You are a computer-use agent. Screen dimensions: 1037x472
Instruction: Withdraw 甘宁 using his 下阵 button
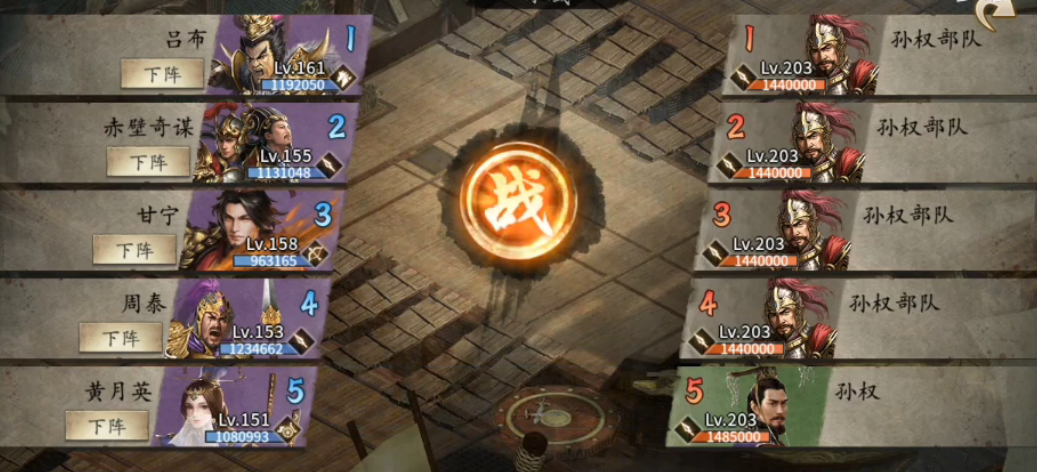tap(134, 250)
